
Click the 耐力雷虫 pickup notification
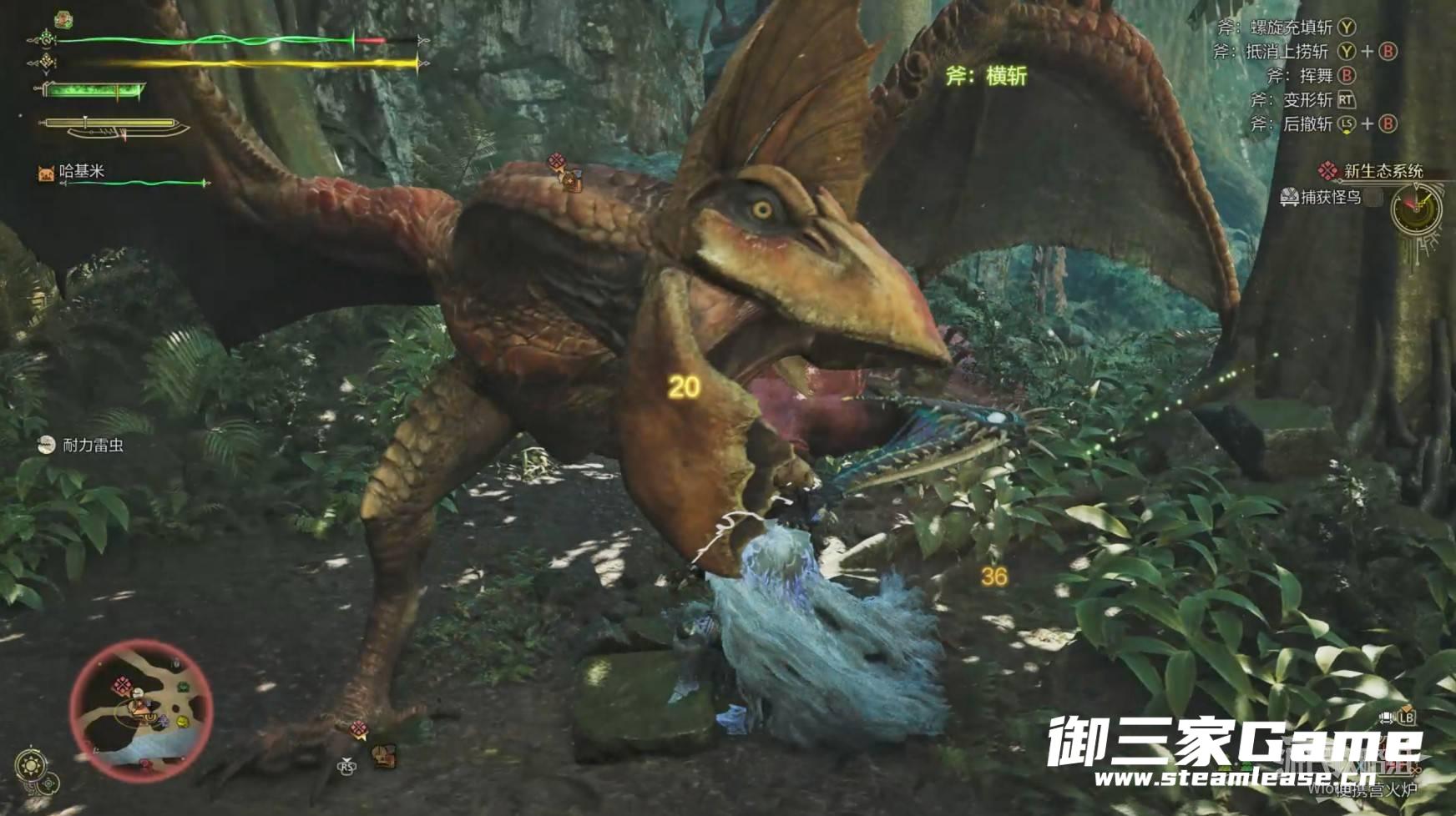pyautogui.click(x=92, y=446)
